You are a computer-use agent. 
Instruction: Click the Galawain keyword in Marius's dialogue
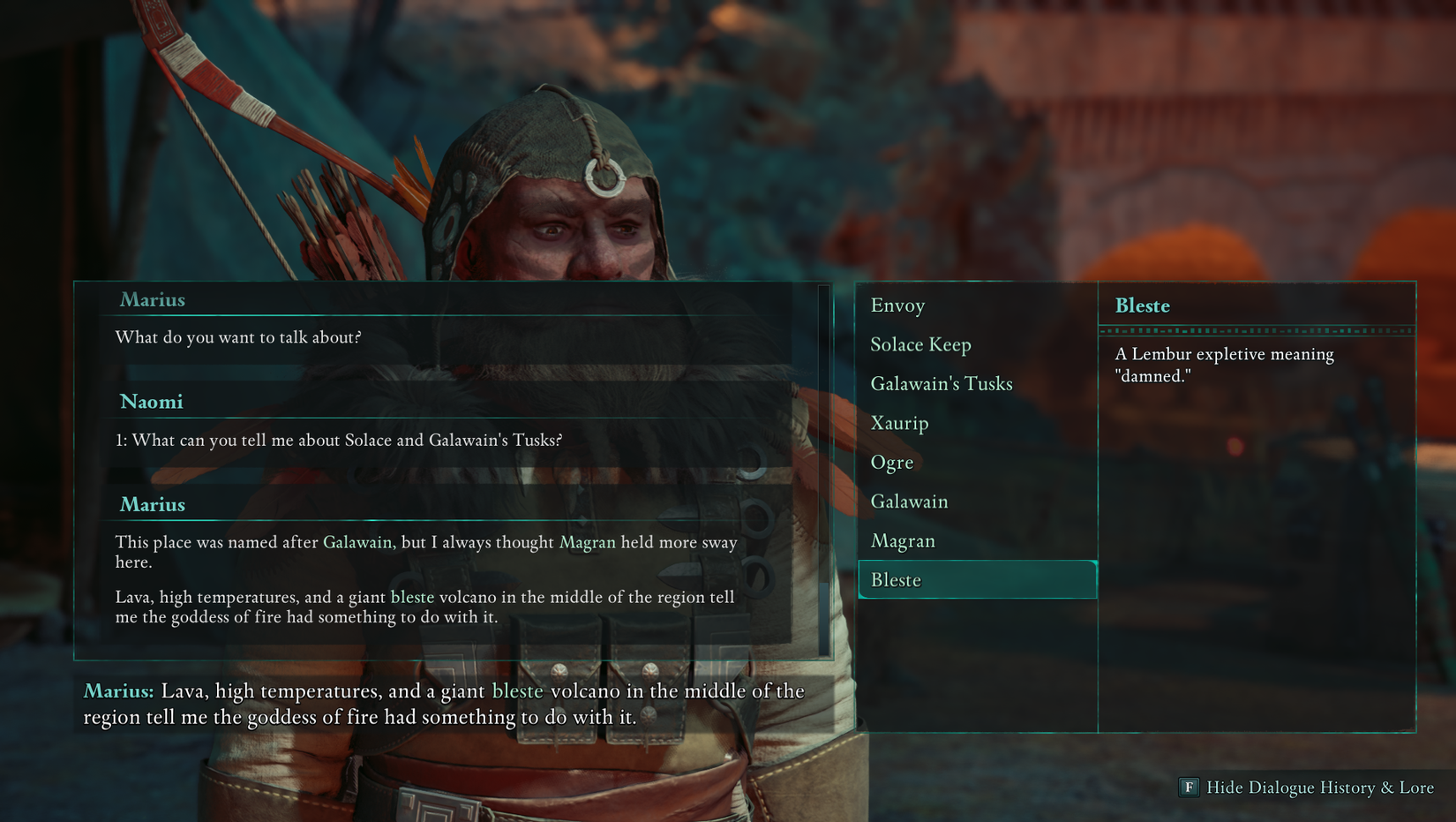coord(356,542)
